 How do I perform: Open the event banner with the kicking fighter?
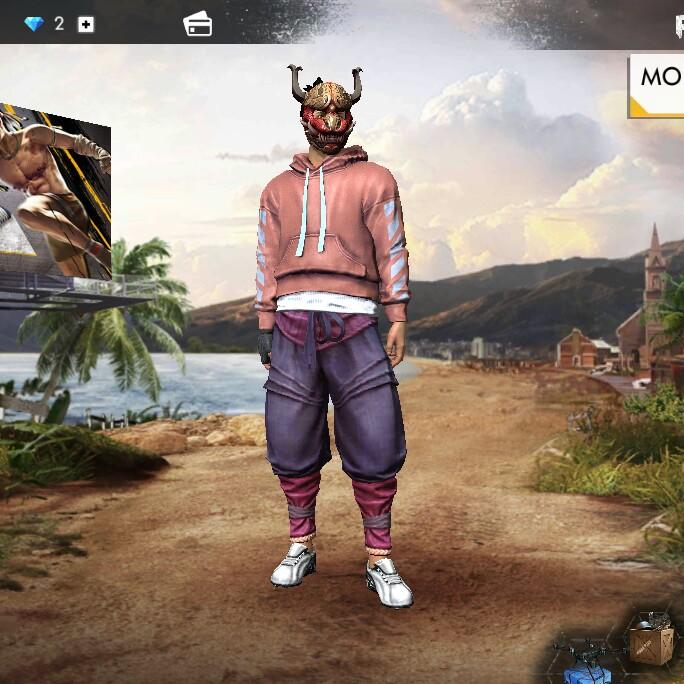point(55,190)
